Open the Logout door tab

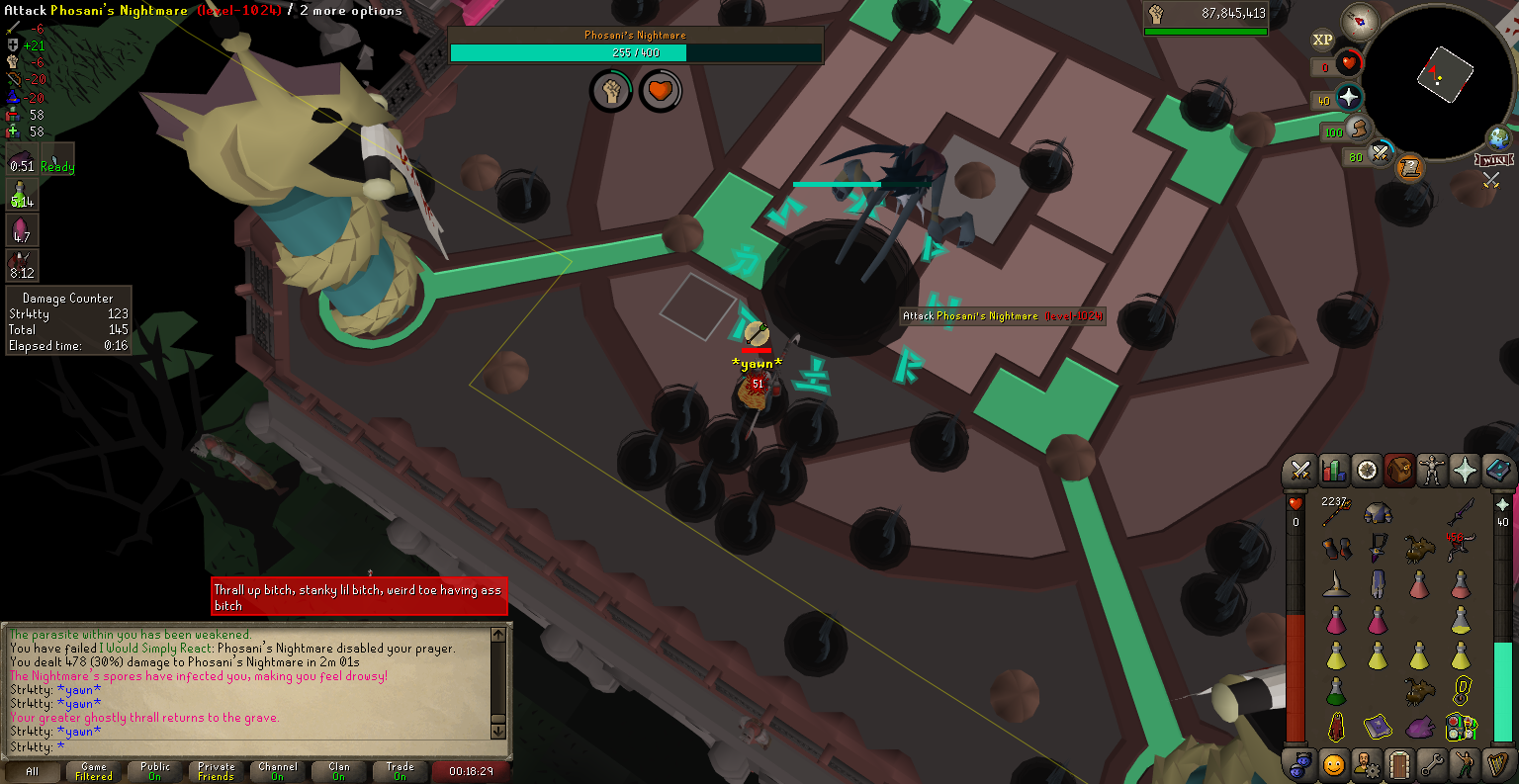(1398, 764)
